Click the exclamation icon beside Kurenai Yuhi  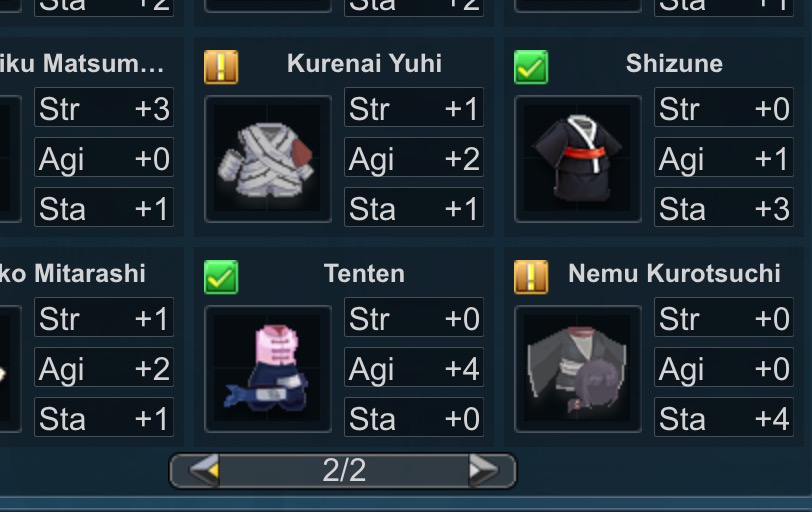point(221,67)
